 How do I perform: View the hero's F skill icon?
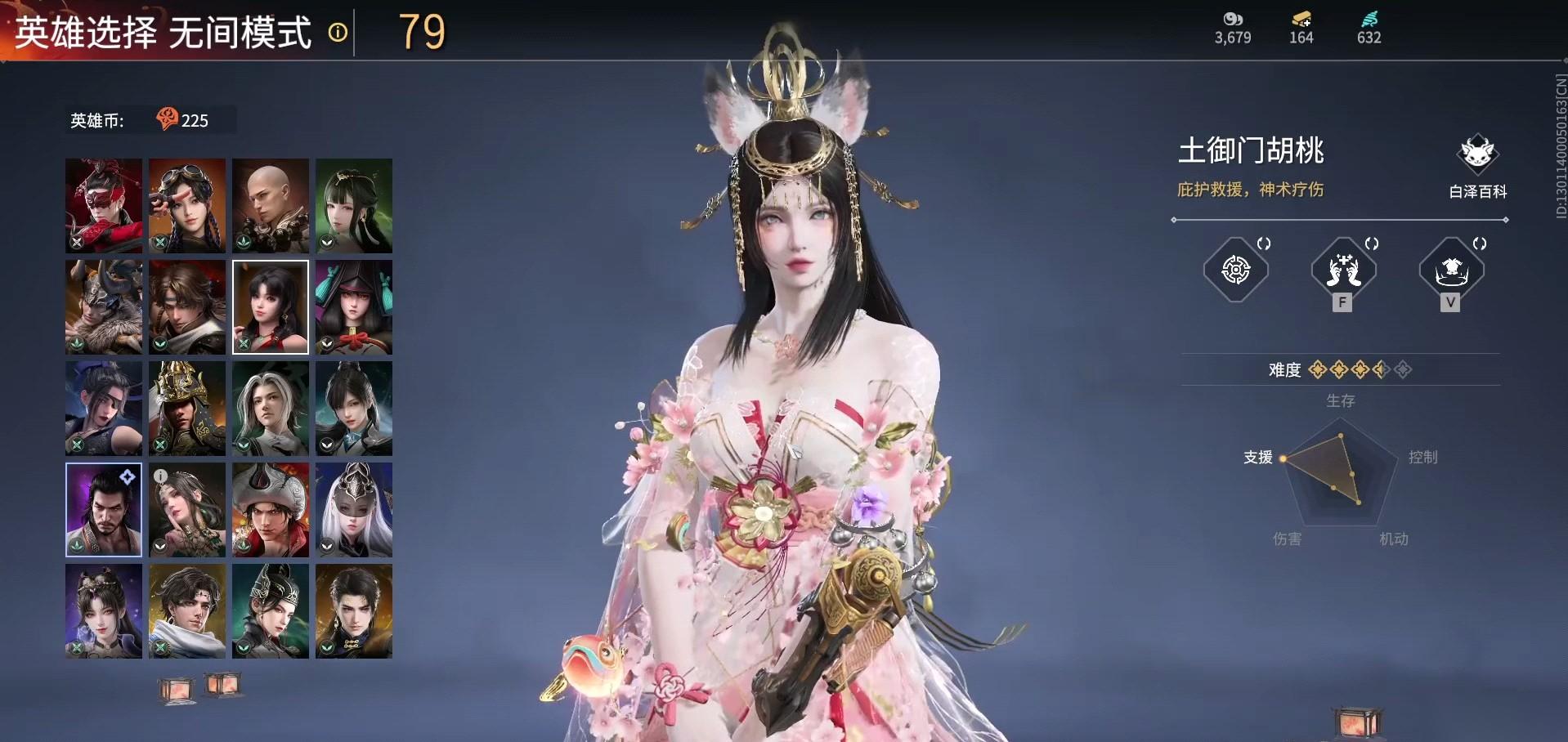tap(1343, 271)
